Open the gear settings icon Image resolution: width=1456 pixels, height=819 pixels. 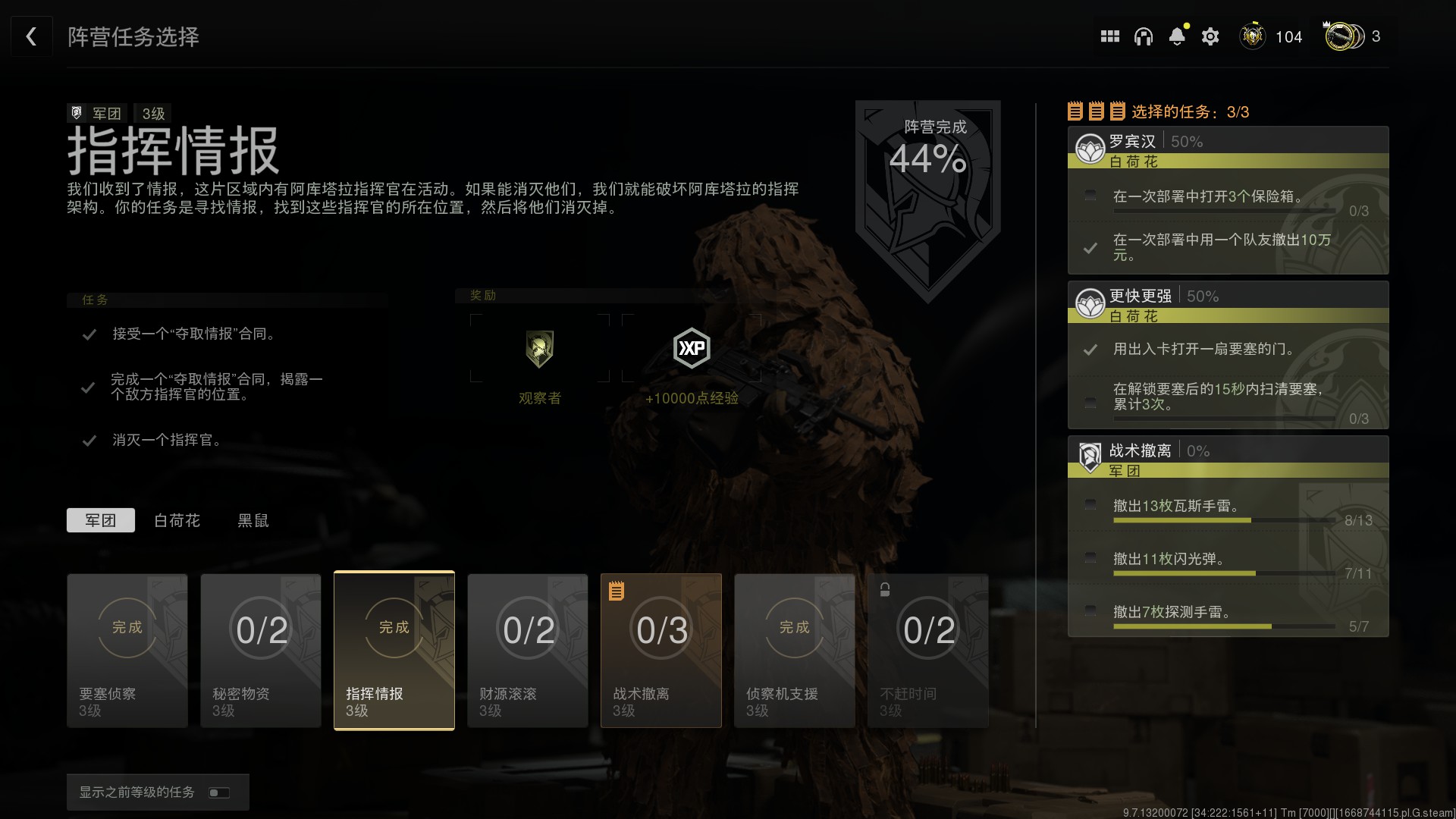pos(1210,36)
